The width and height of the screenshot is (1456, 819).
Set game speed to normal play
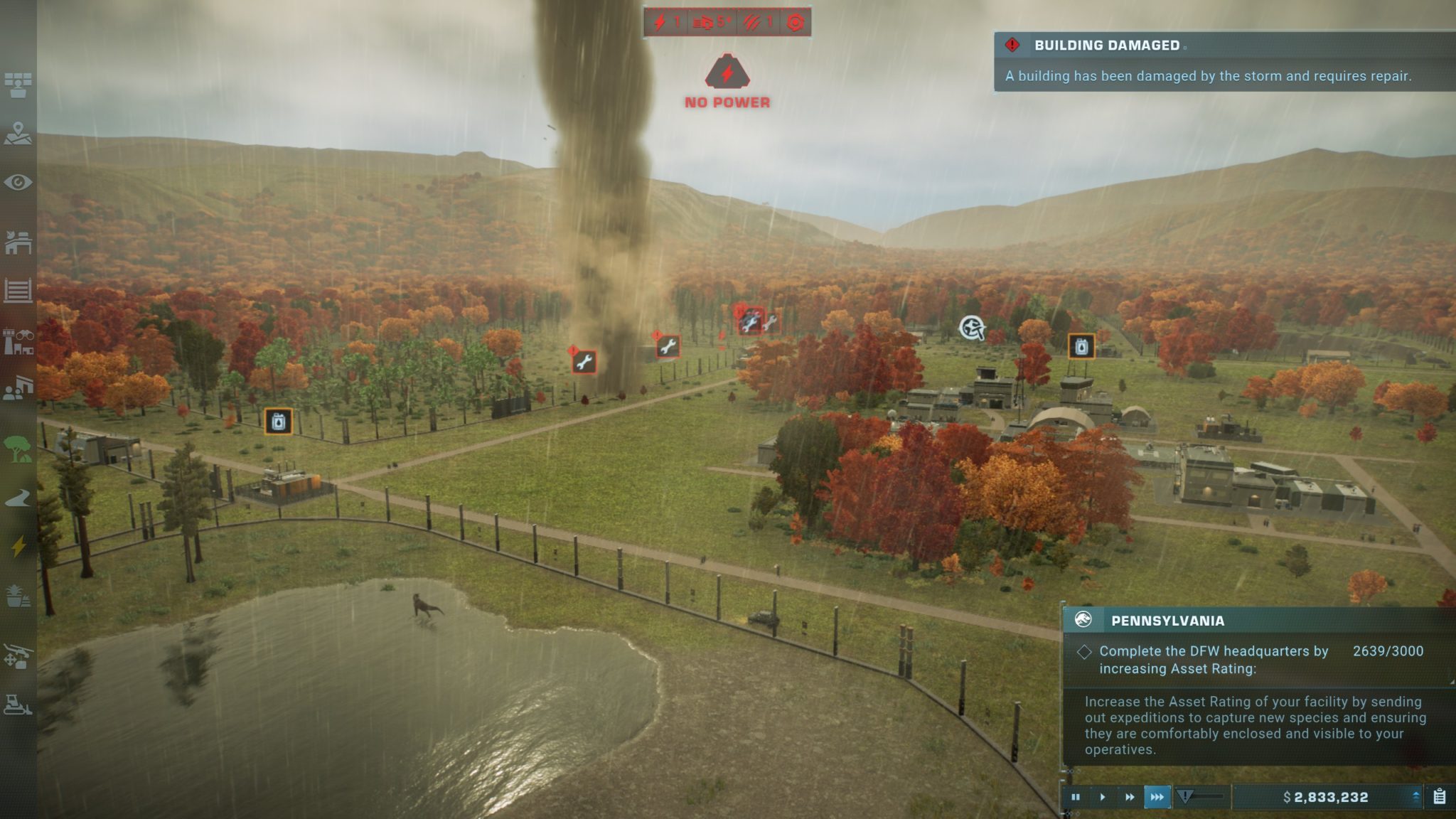tap(1103, 797)
